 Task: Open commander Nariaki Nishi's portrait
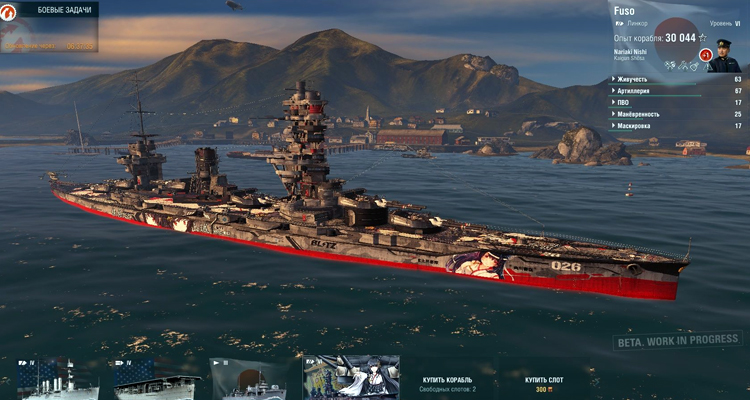click(723, 55)
